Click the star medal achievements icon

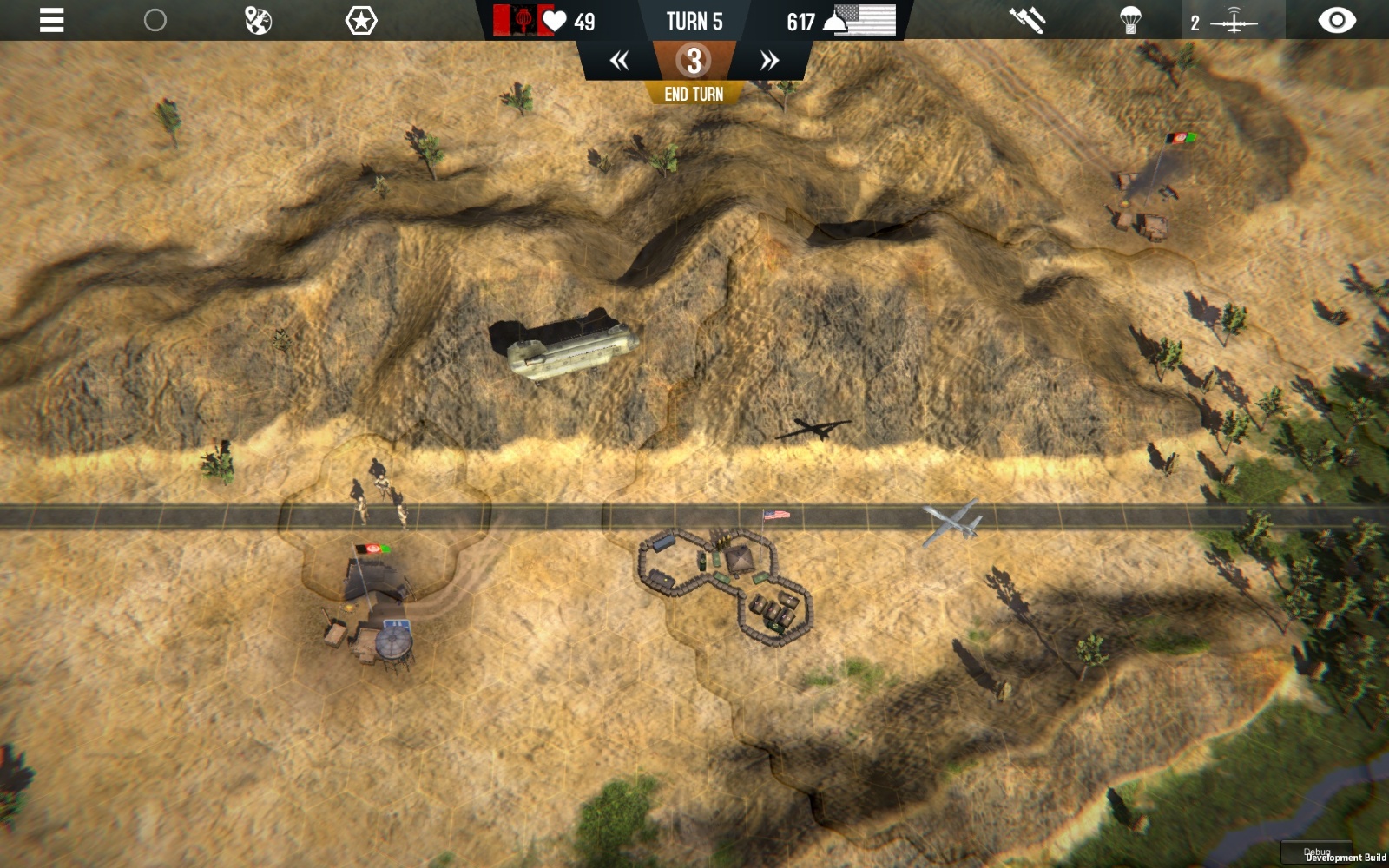pyautogui.click(x=361, y=19)
